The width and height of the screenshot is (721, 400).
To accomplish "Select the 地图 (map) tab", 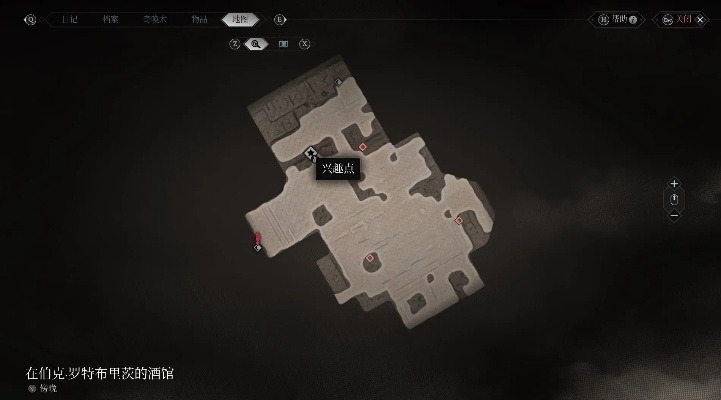I will 240,19.
